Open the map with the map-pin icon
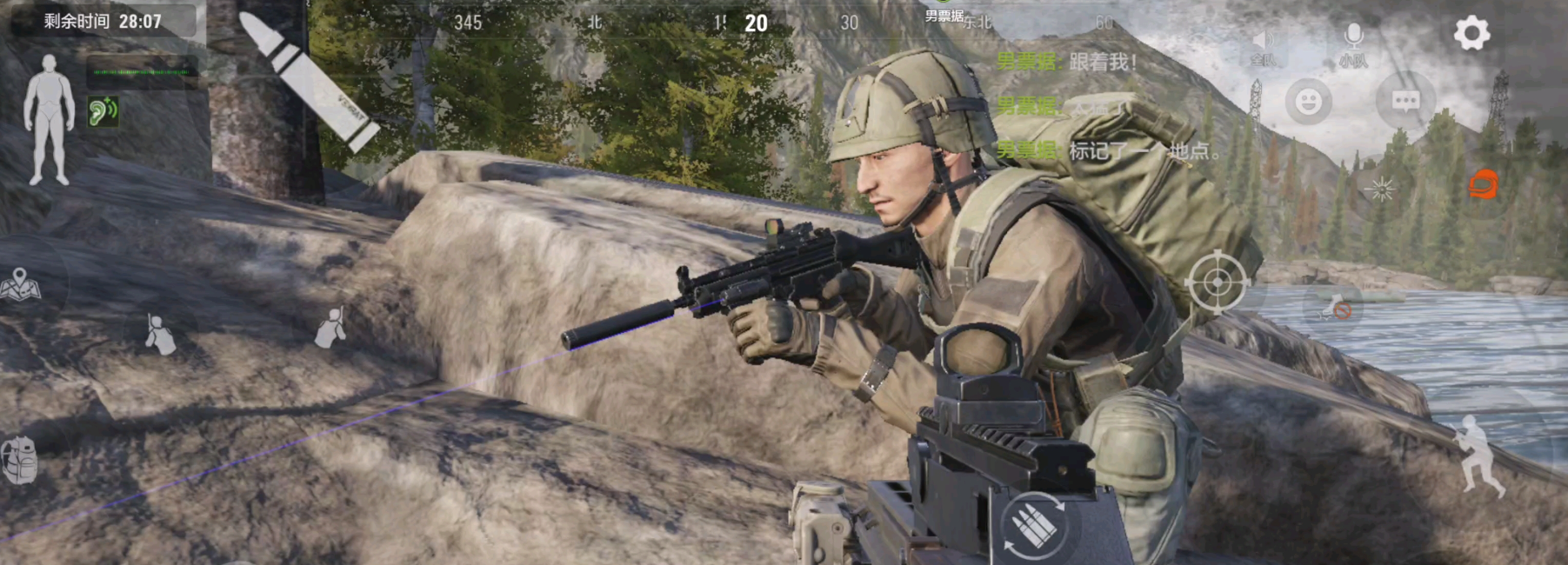Image resolution: width=1568 pixels, height=565 pixels. 21,284
